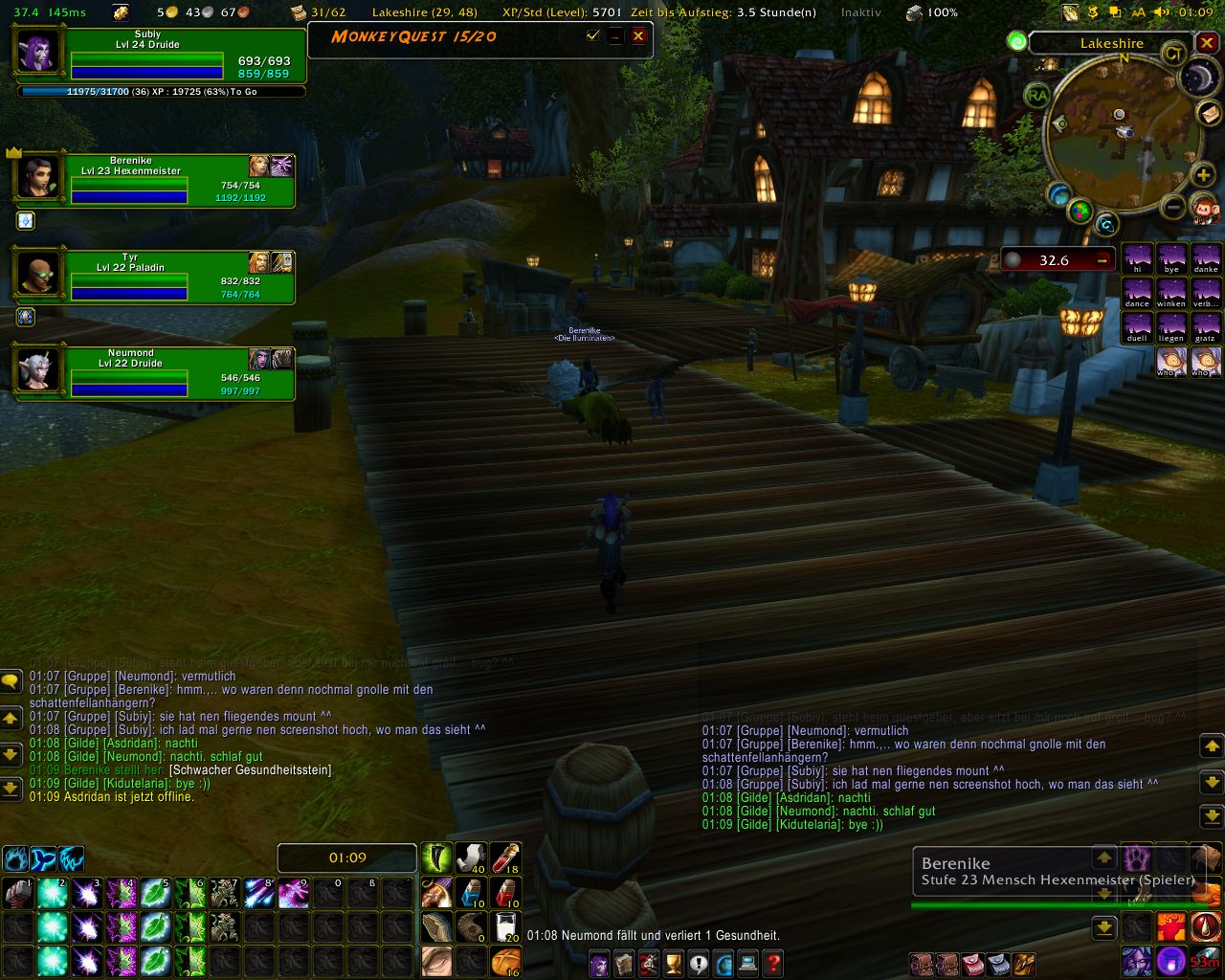Zoom in the minimap with plus button
Viewport: 1225px width, 980px height.
(1203, 175)
